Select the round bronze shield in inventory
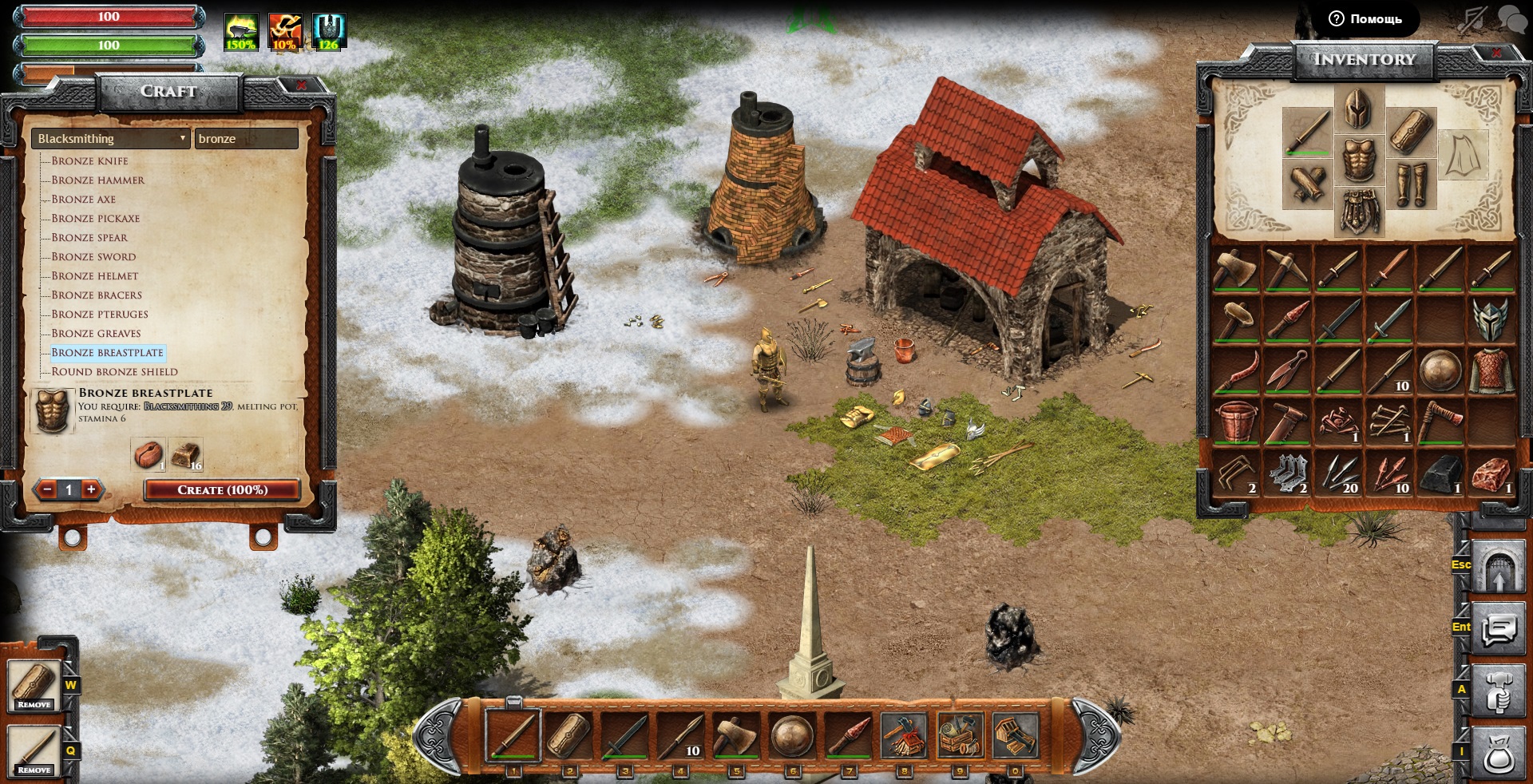Image resolution: width=1533 pixels, height=784 pixels. click(1440, 370)
